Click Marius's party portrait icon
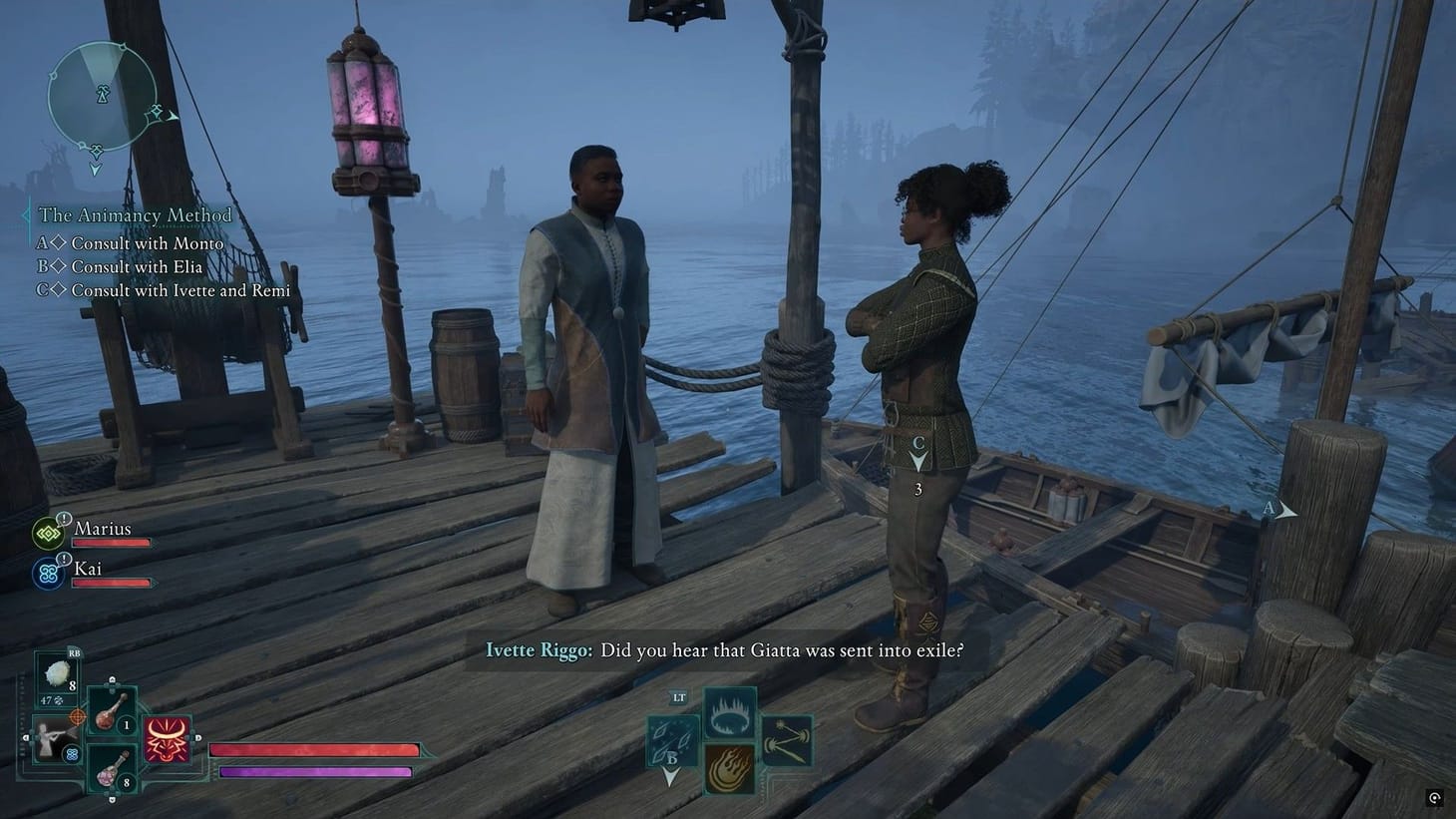 (48, 533)
